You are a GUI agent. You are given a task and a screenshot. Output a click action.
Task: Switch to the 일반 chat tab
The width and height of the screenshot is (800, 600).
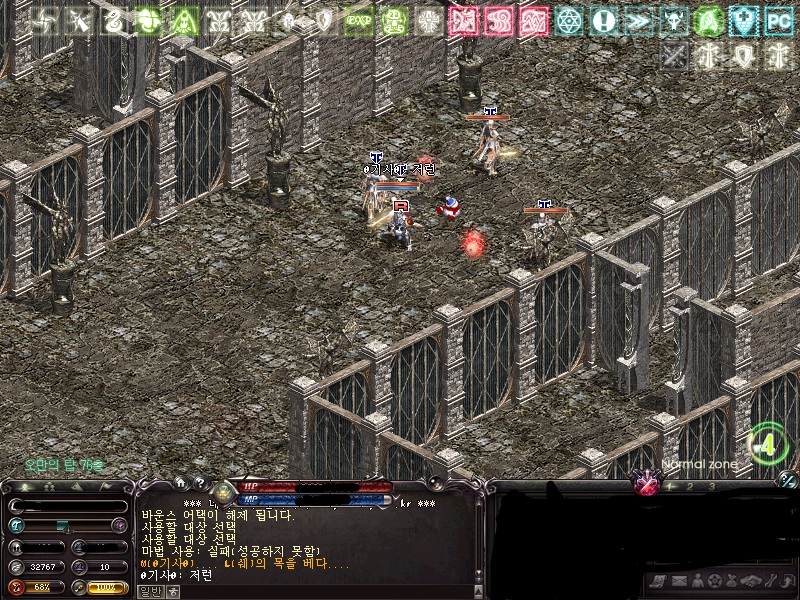point(148,591)
